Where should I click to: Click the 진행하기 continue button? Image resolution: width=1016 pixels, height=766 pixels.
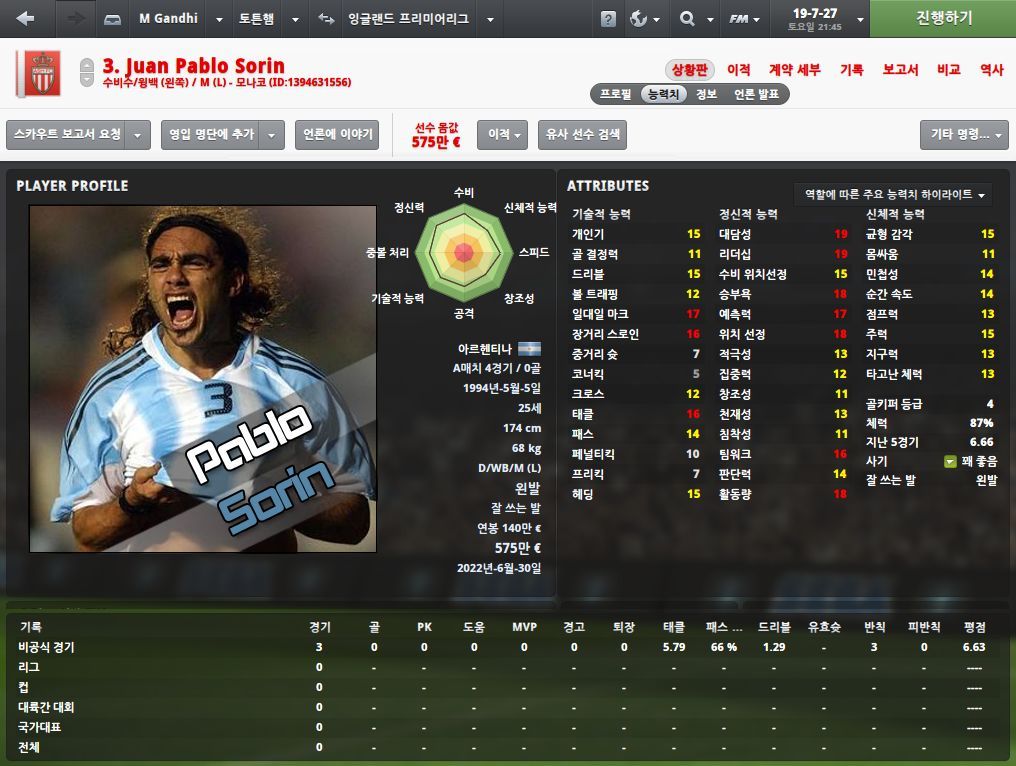pyautogui.click(x=943, y=19)
